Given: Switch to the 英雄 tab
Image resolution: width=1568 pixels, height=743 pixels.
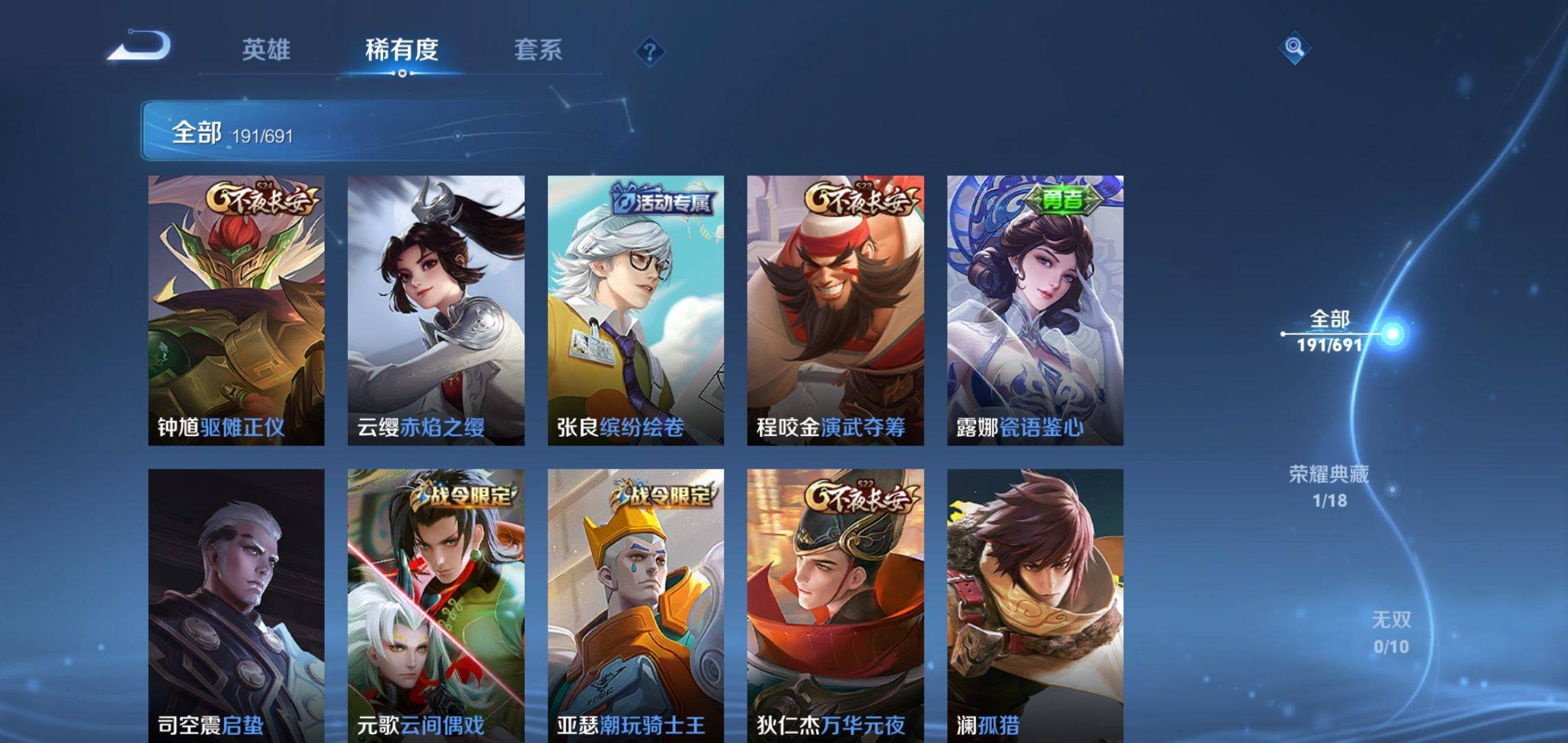Looking at the screenshot, I should 266,50.
